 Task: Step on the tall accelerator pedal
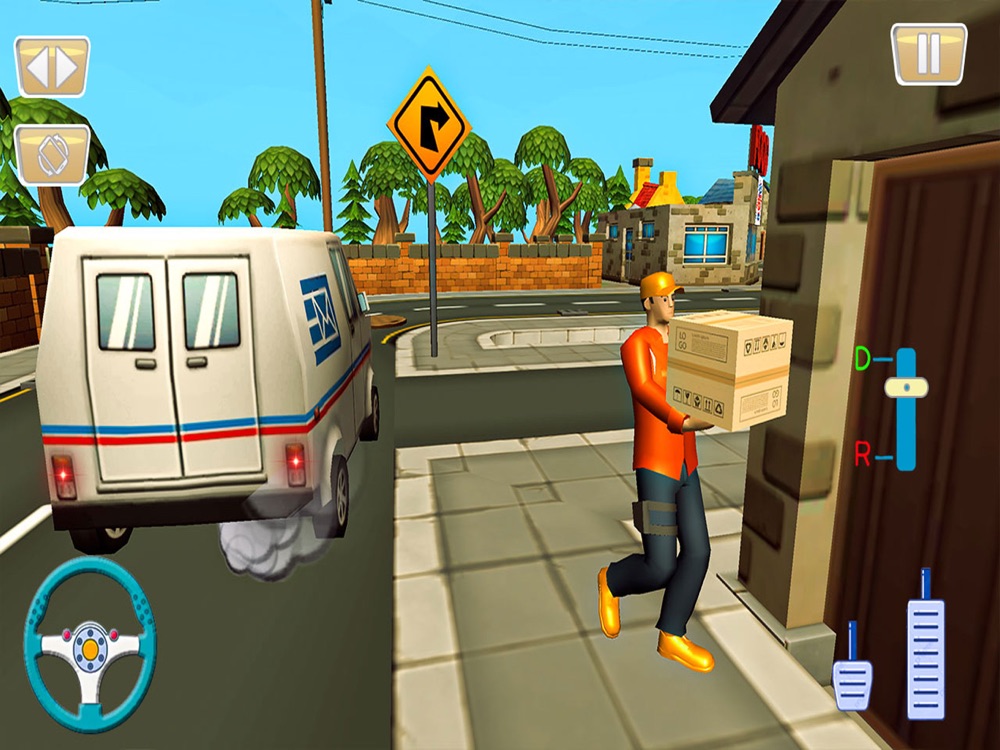(x=925, y=655)
